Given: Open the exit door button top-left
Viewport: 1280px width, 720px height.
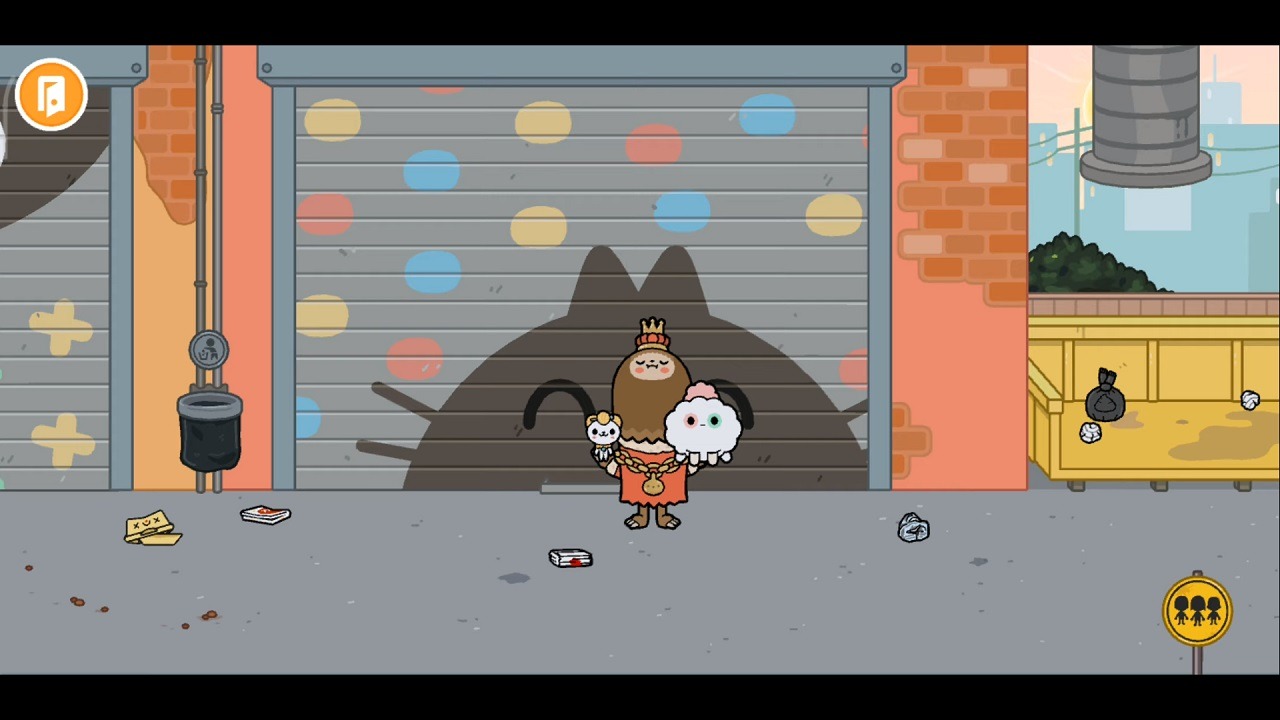Looking at the screenshot, I should [x=51, y=93].
